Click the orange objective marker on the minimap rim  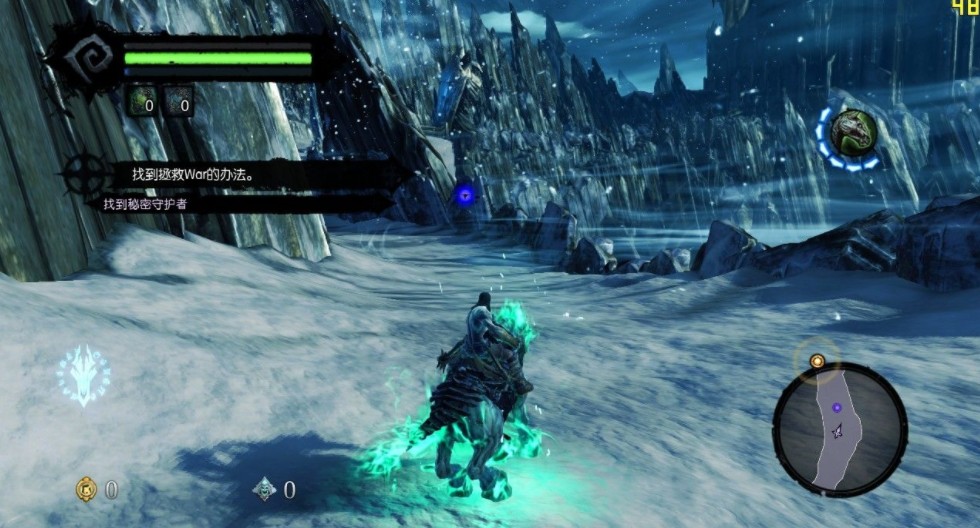pyautogui.click(x=817, y=360)
